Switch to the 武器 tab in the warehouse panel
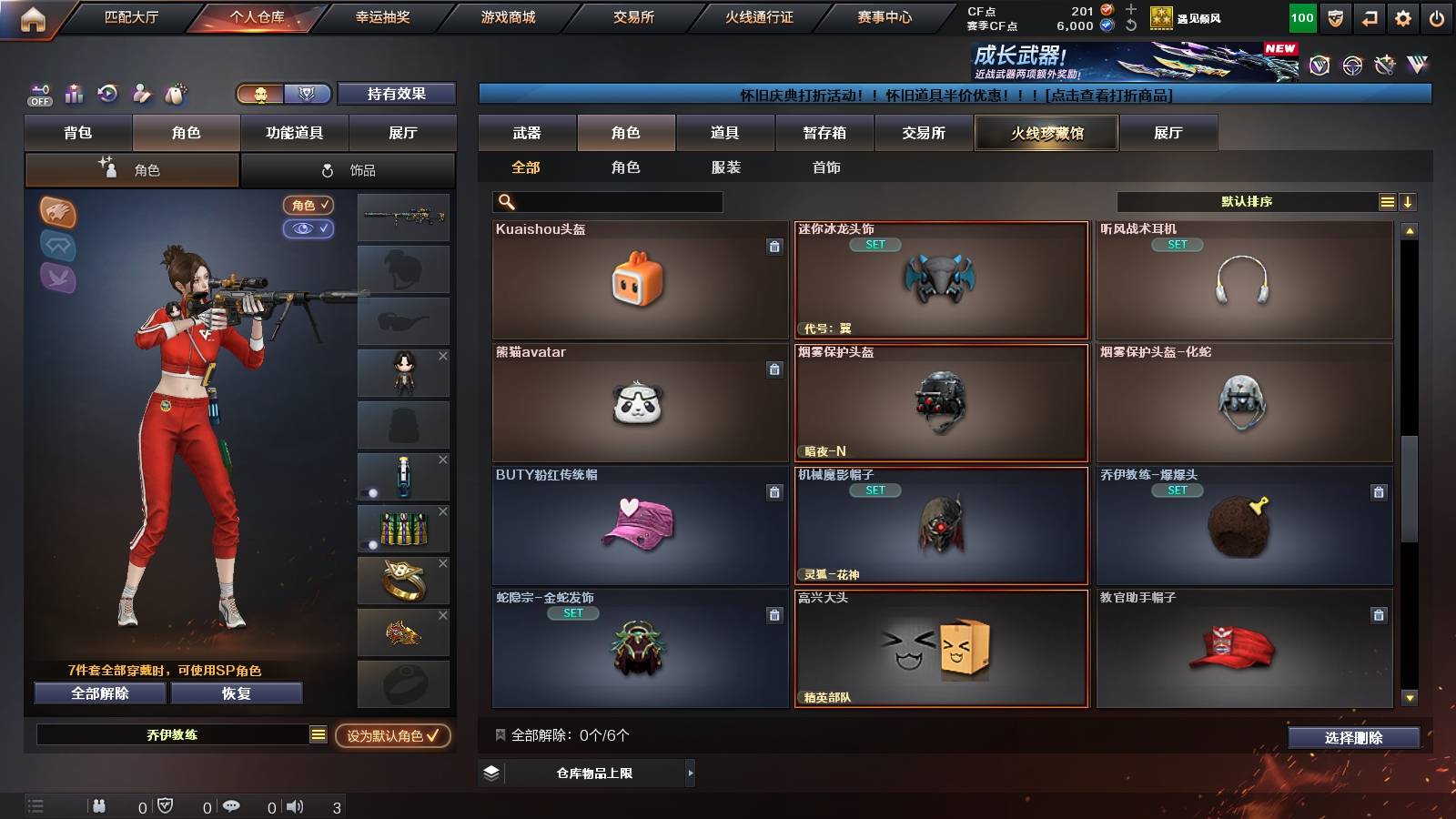 528,133
